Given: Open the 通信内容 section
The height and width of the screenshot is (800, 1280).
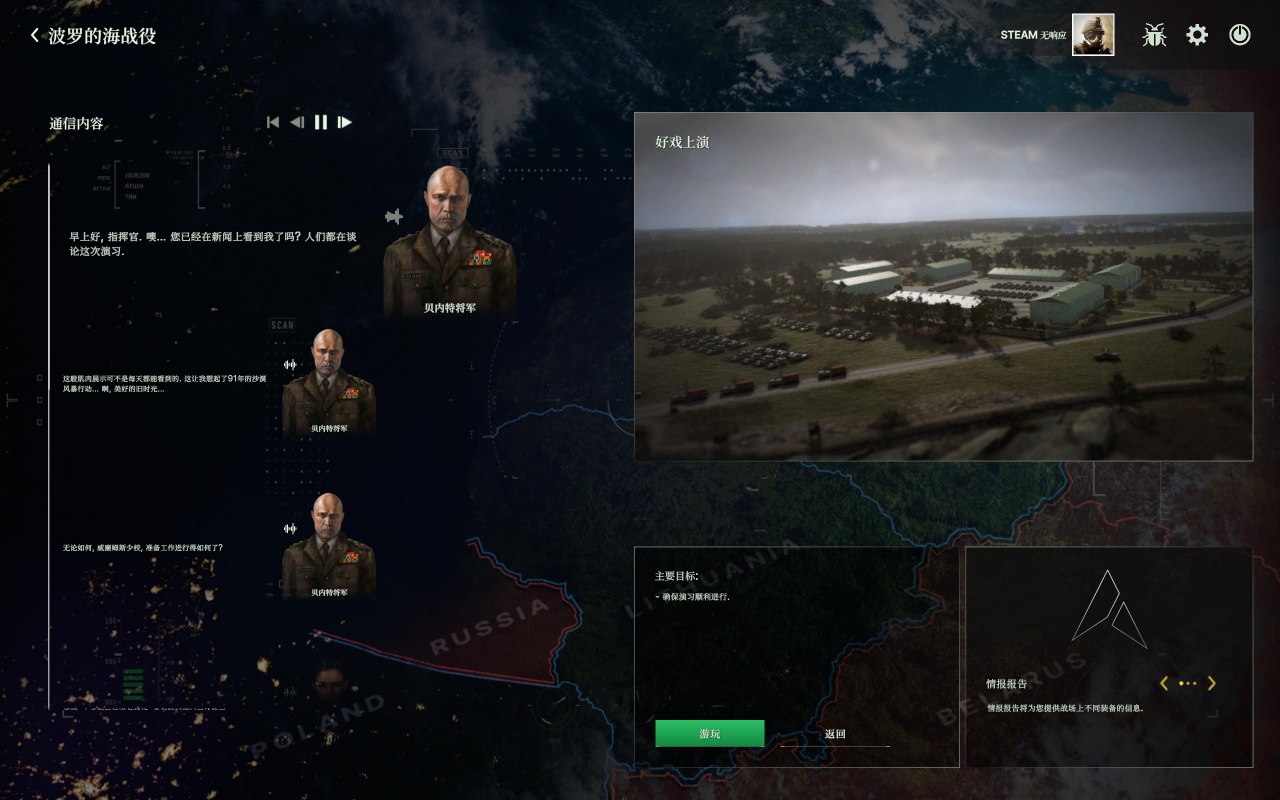Looking at the screenshot, I should tap(76, 125).
